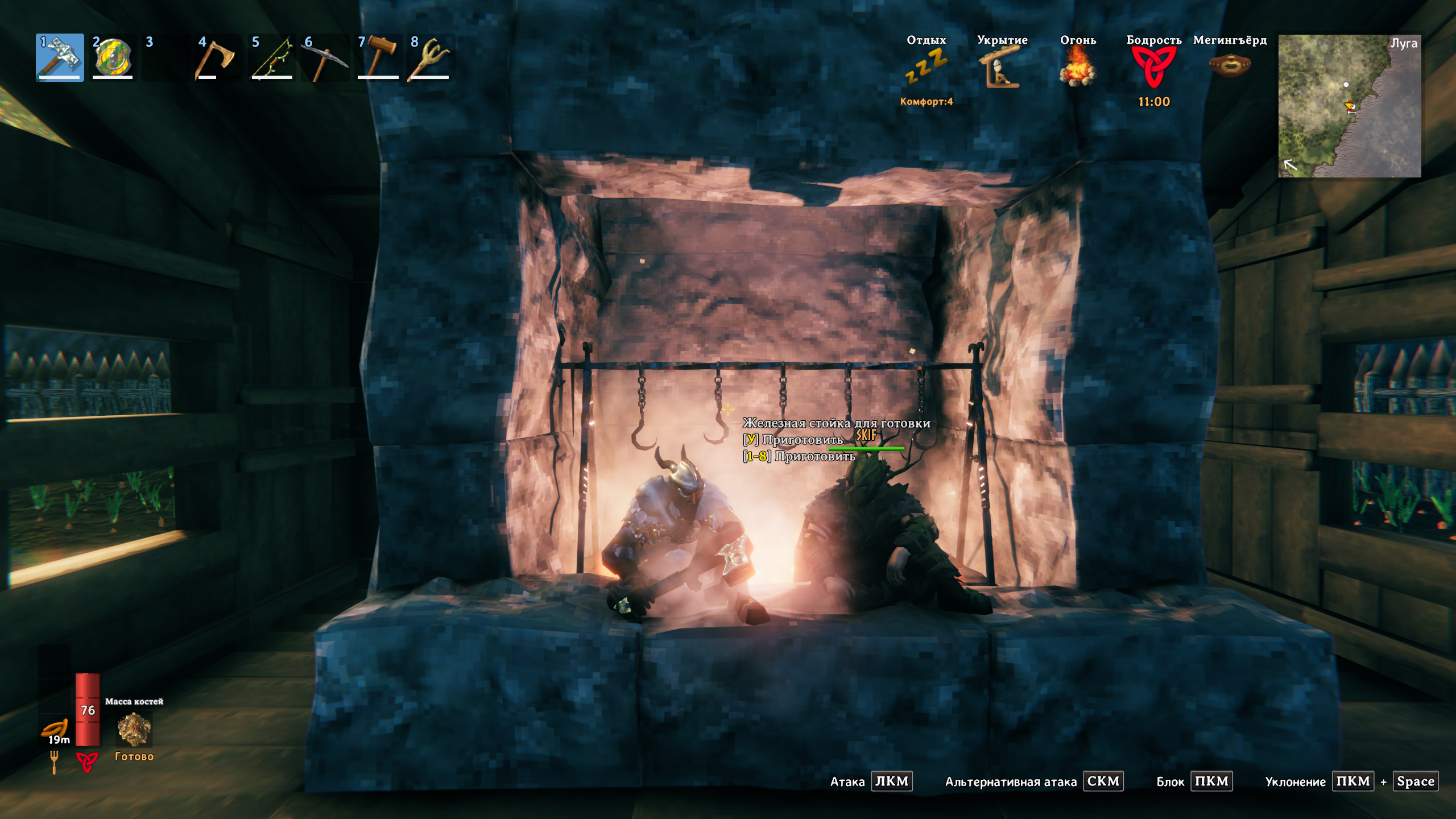
Task: Equip the green and yellow round shield
Action: click(113, 57)
